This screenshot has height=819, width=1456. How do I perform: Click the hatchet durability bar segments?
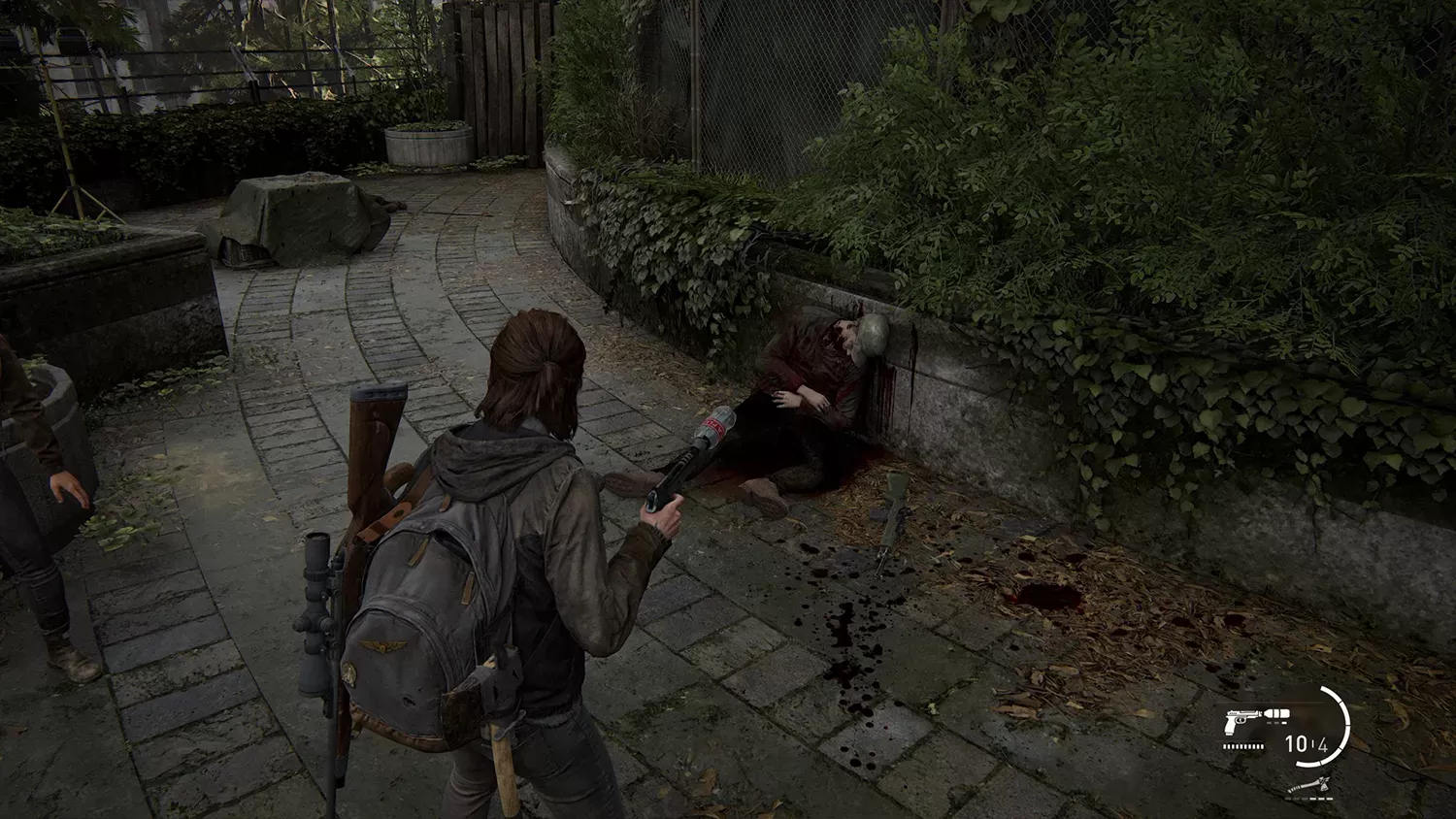[x=1308, y=799]
